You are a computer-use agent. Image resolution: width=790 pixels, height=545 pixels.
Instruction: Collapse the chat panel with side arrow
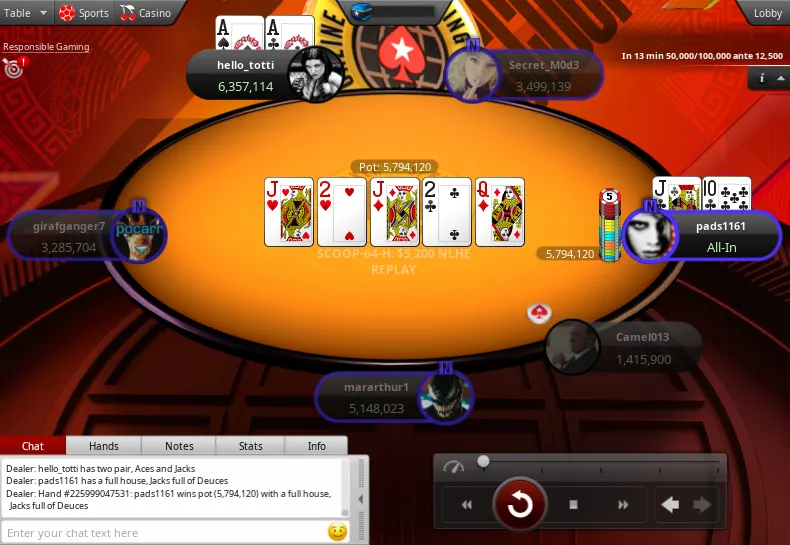pyautogui.click(x=361, y=500)
